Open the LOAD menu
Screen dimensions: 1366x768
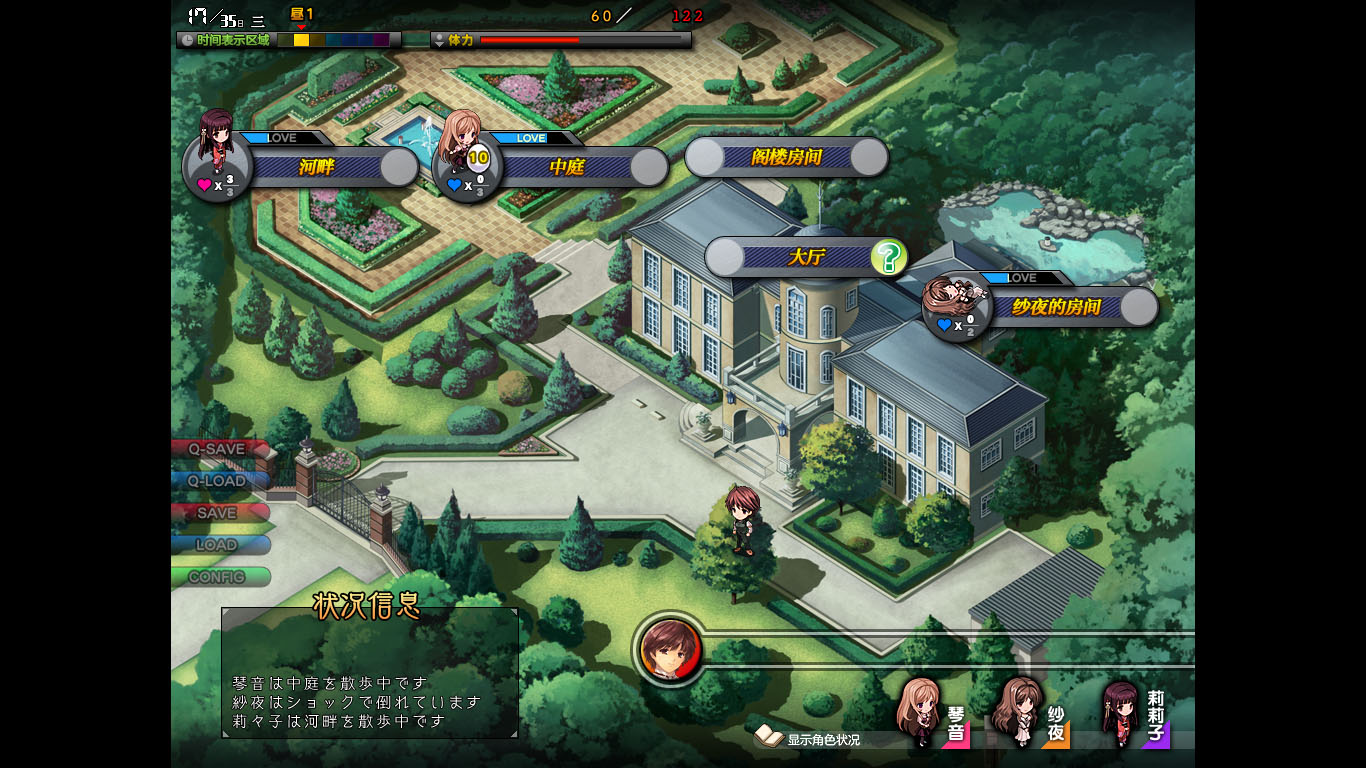click(218, 545)
